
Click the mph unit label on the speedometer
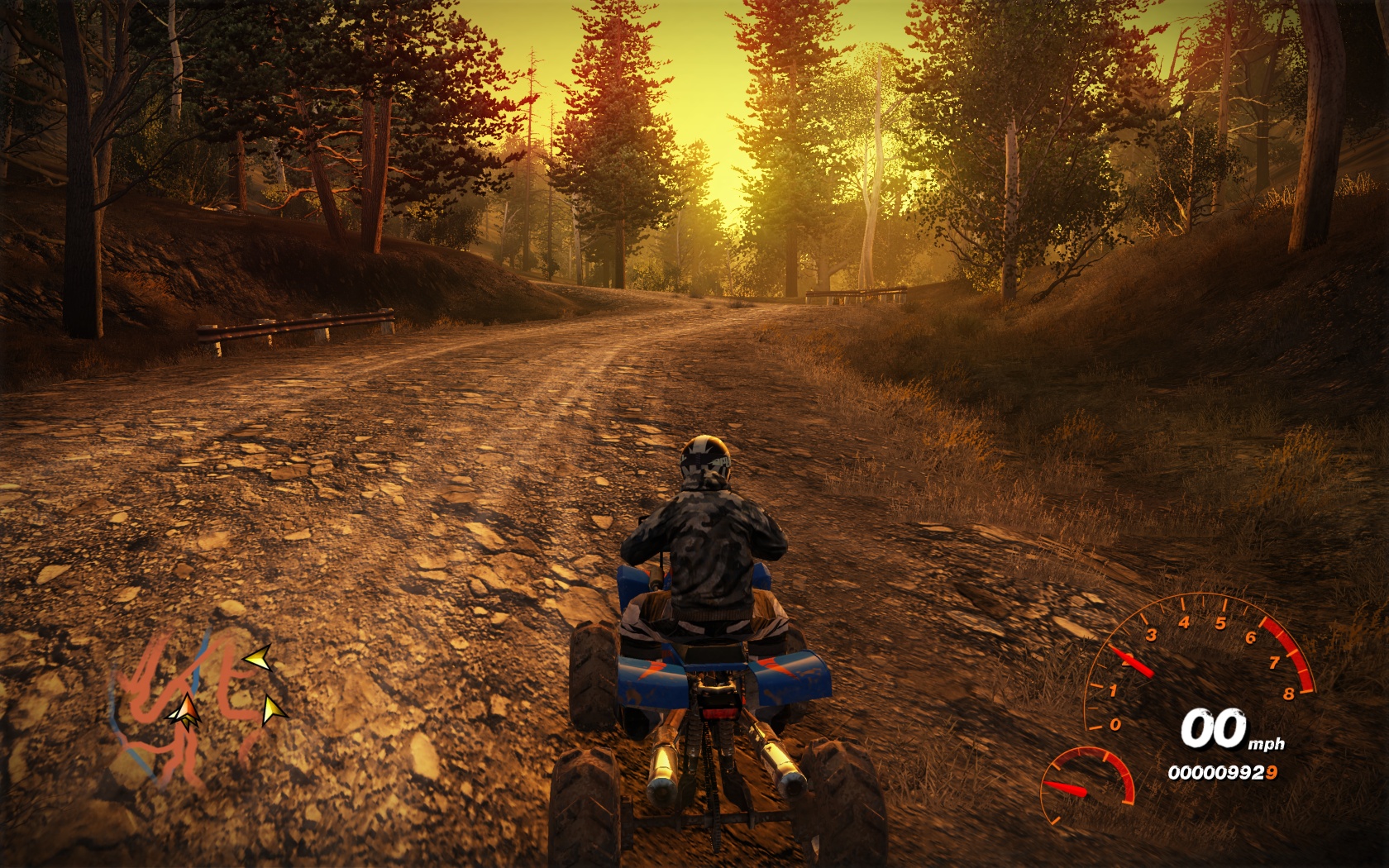[x=1266, y=743]
